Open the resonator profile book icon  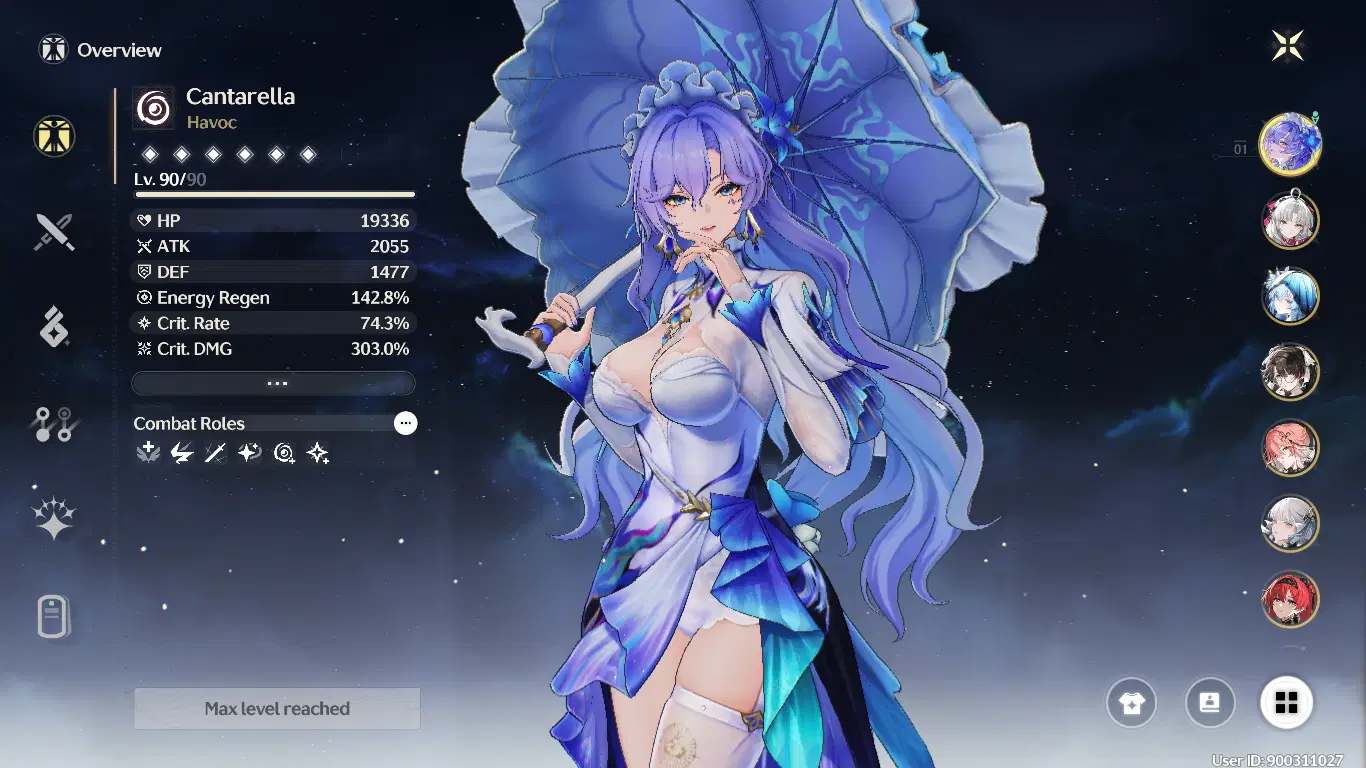pos(1210,703)
